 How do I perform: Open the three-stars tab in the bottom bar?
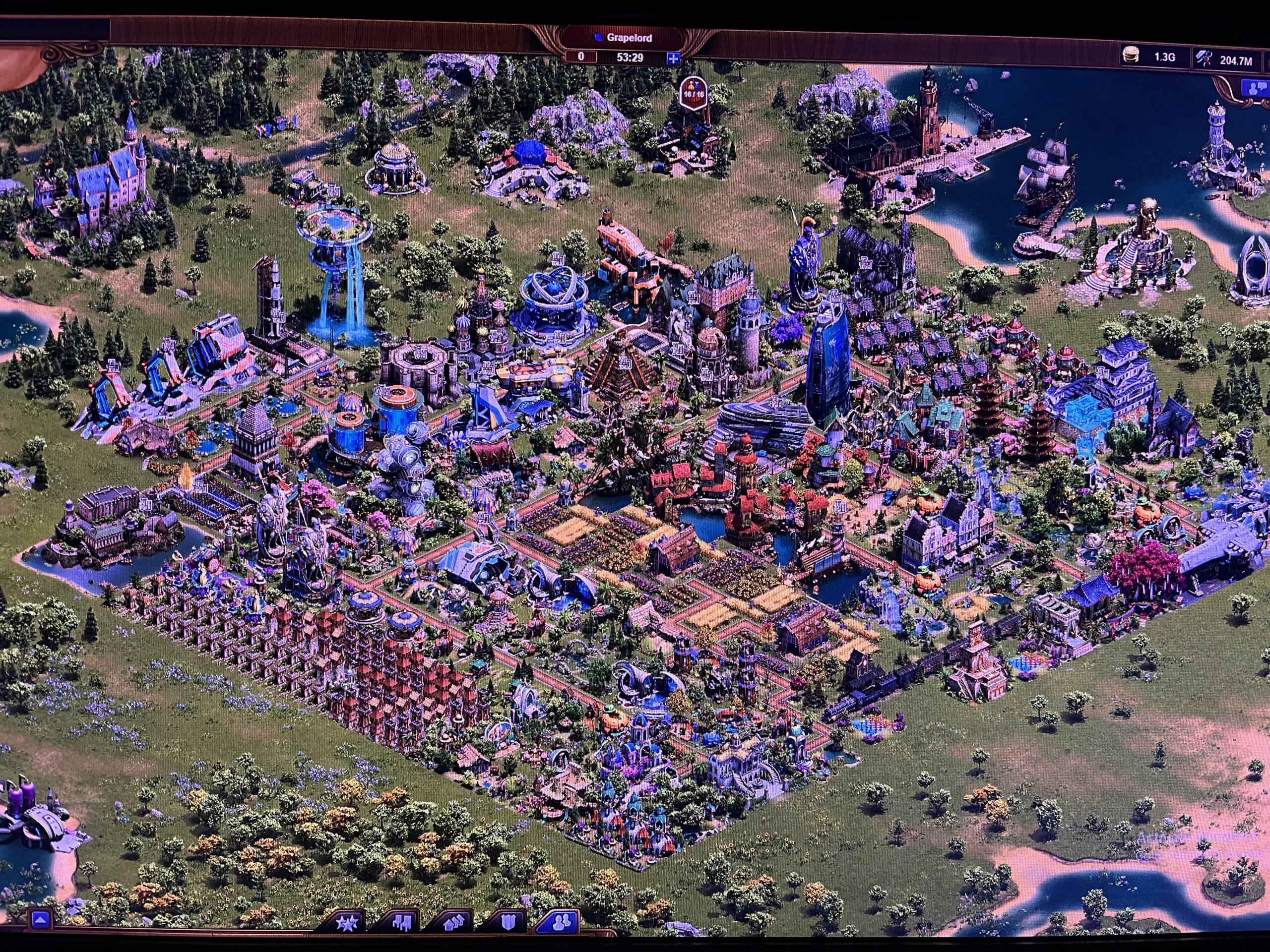point(347,923)
